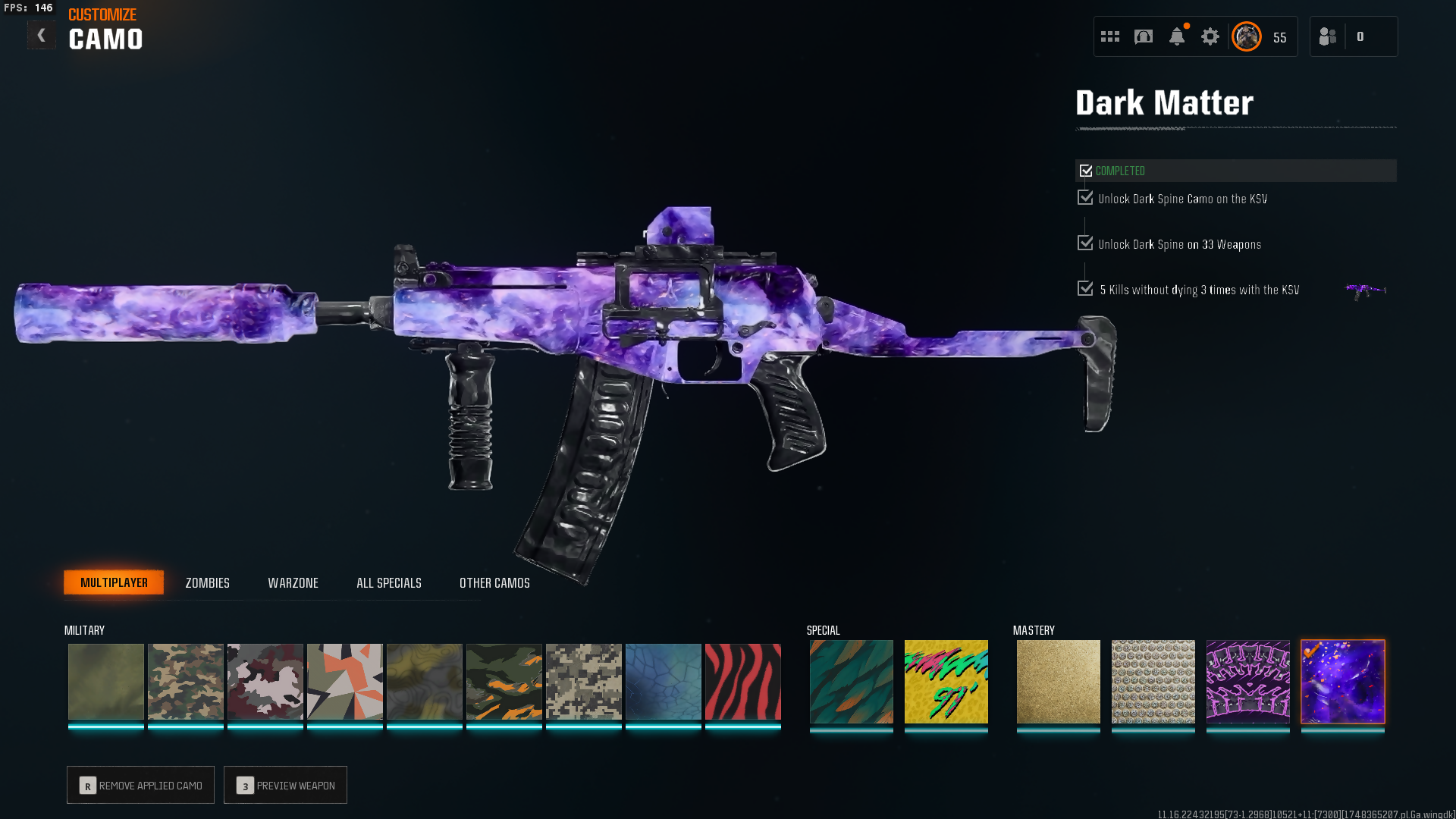Activate the Preview Weapon button
The height and width of the screenshot is (819, 1456).
285,785
